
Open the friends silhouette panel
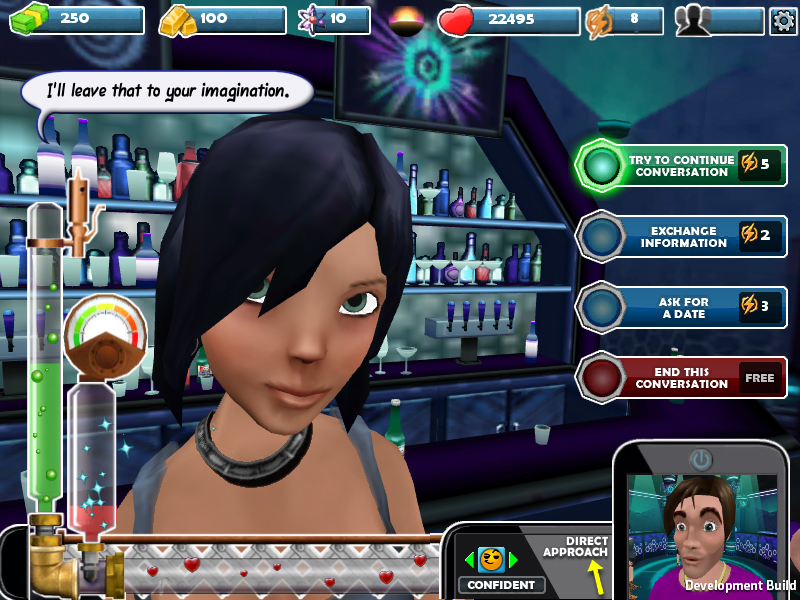click(x=693, y=21)
